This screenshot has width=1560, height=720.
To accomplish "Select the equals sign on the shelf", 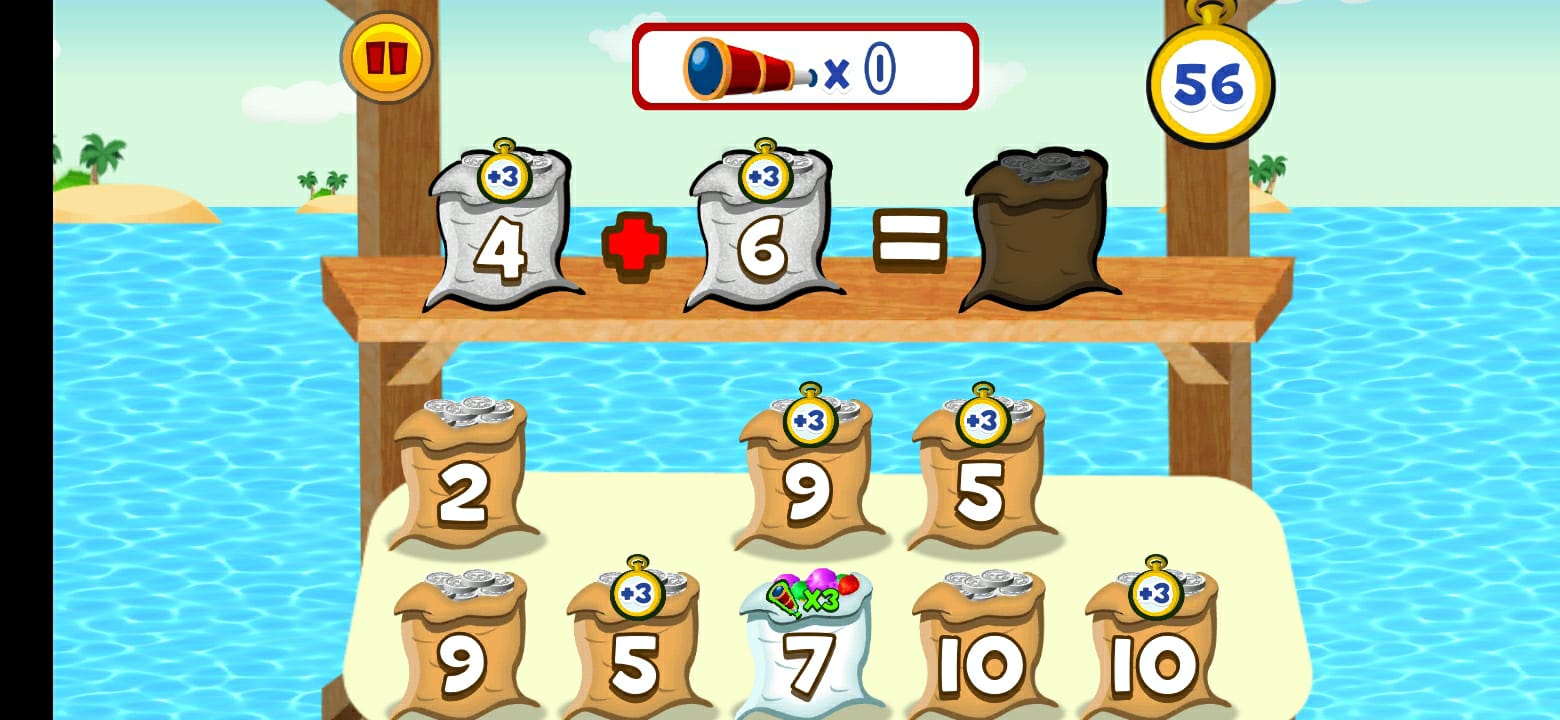I will 908,240.
